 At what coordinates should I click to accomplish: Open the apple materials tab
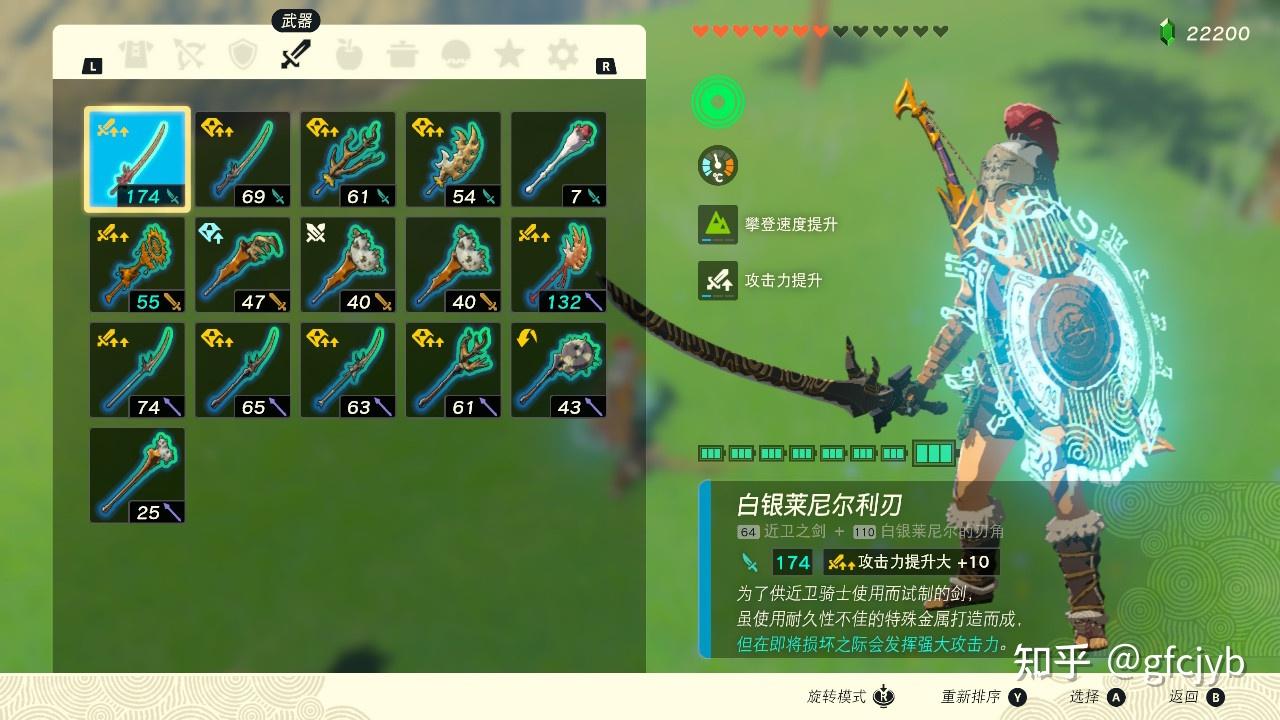point(348,54)
